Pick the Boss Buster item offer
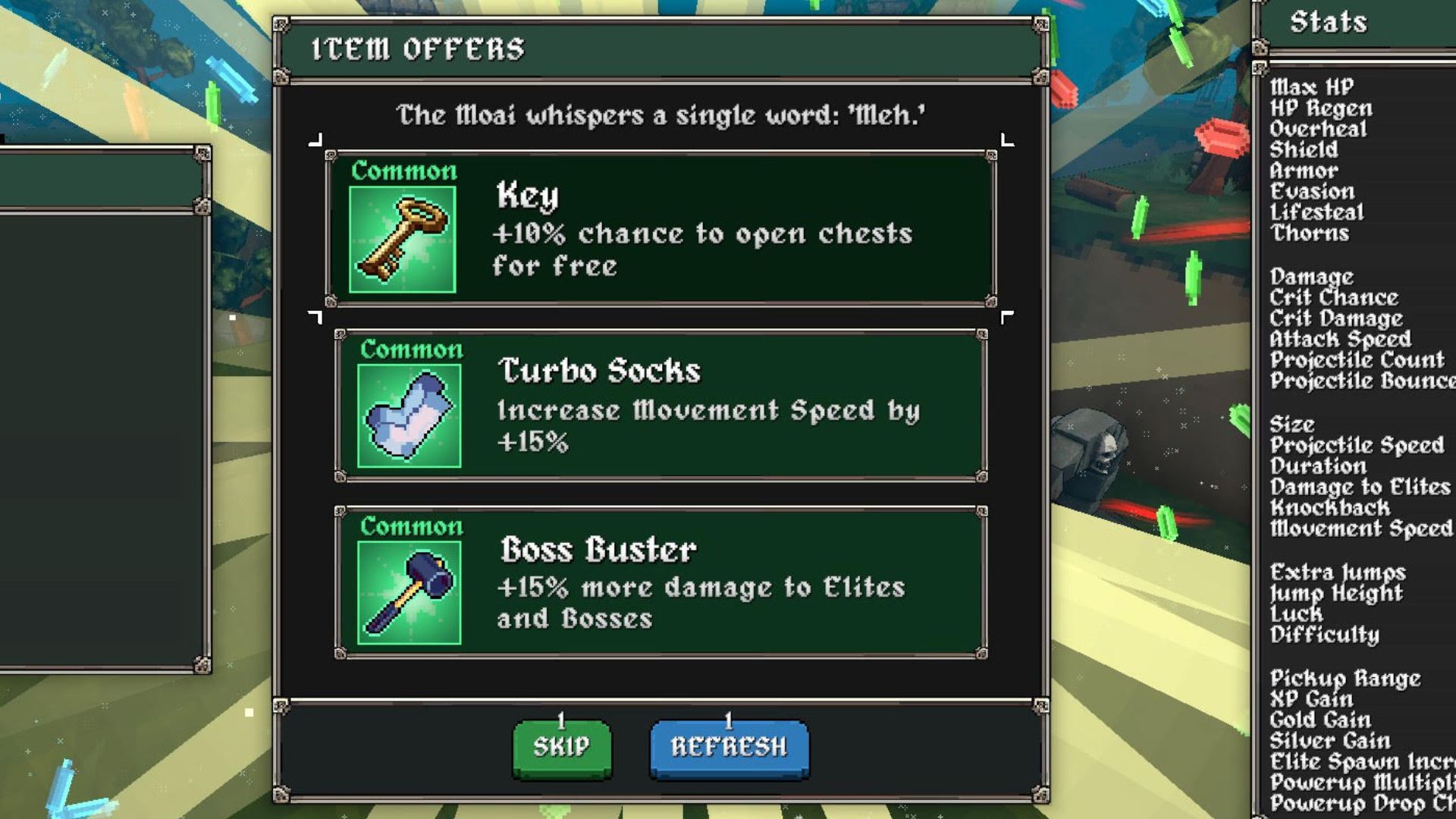 (x=661, y=582)
